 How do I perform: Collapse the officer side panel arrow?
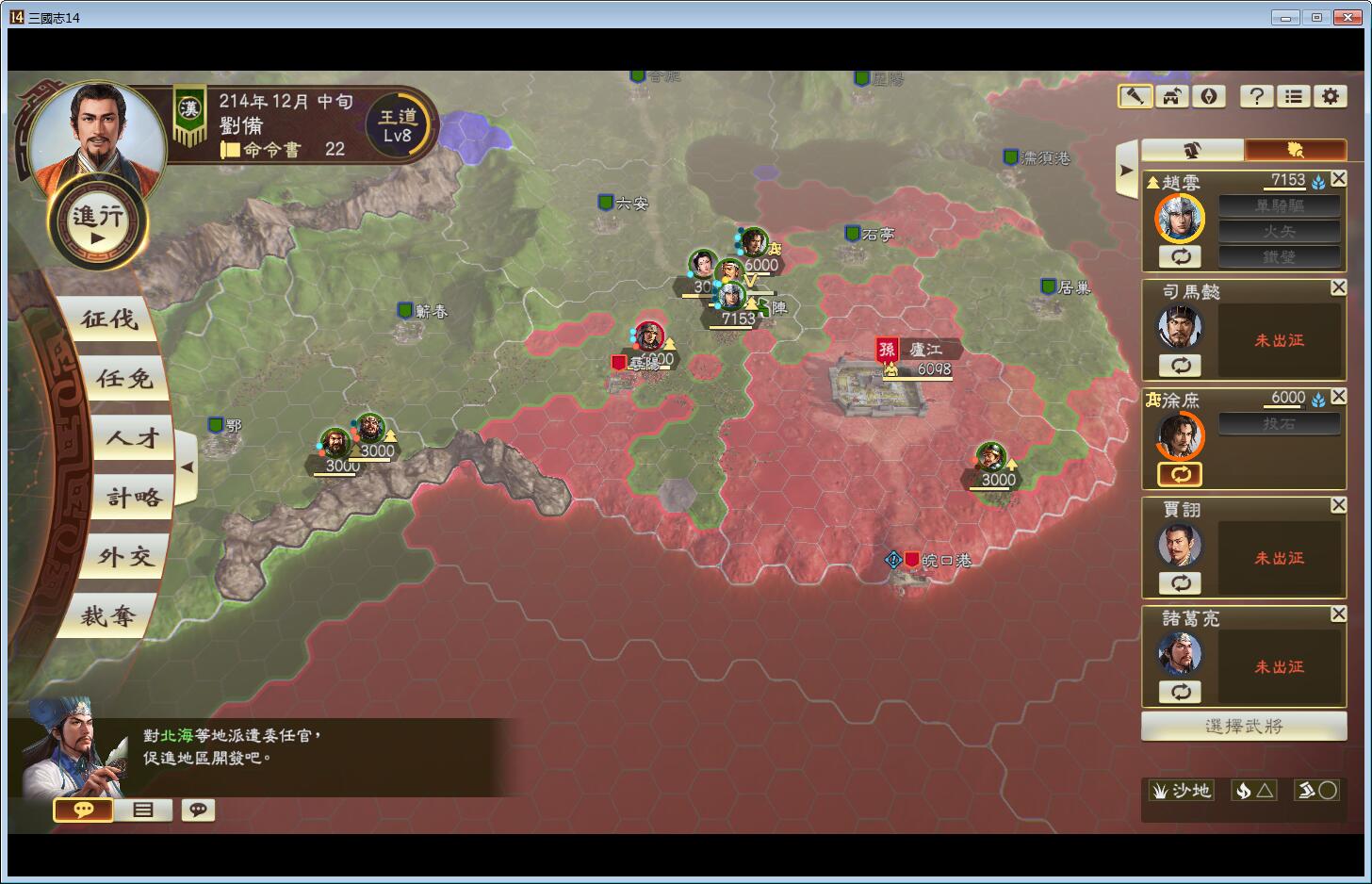point(1126,171)
